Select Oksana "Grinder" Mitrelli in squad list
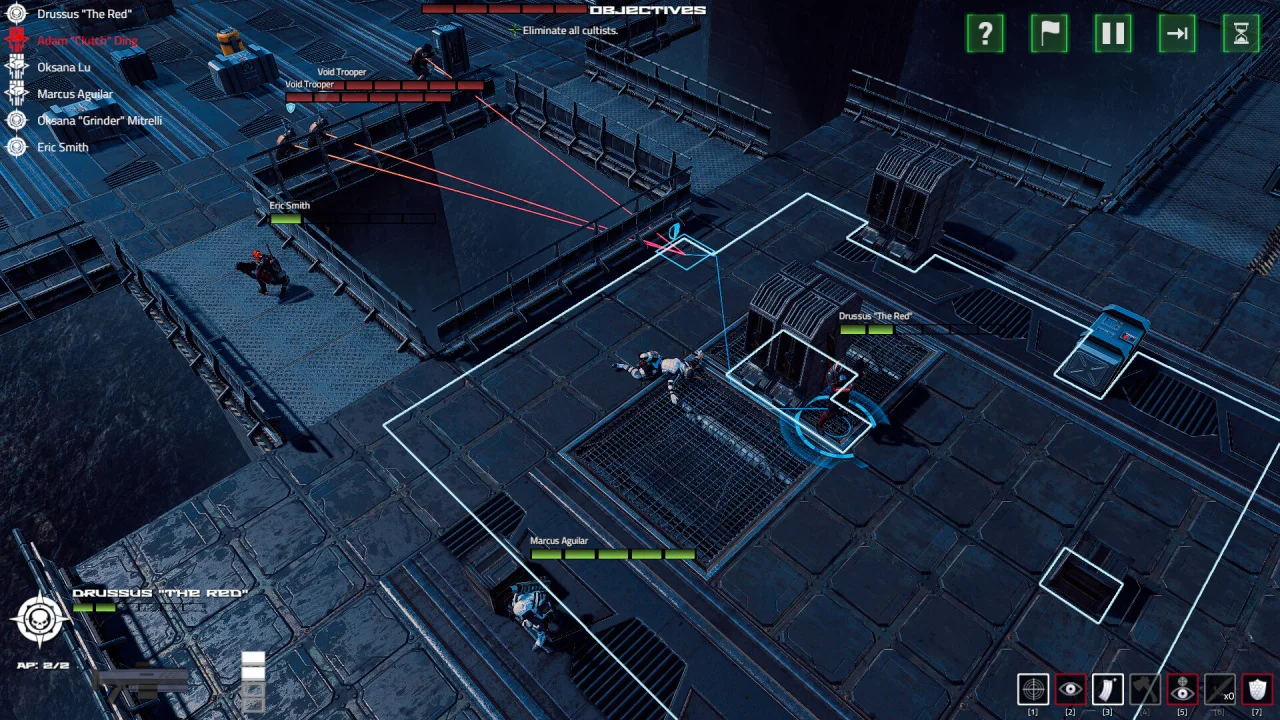Image resolution: width=1280 pixels, height=720 pixels. pos(99,121)
